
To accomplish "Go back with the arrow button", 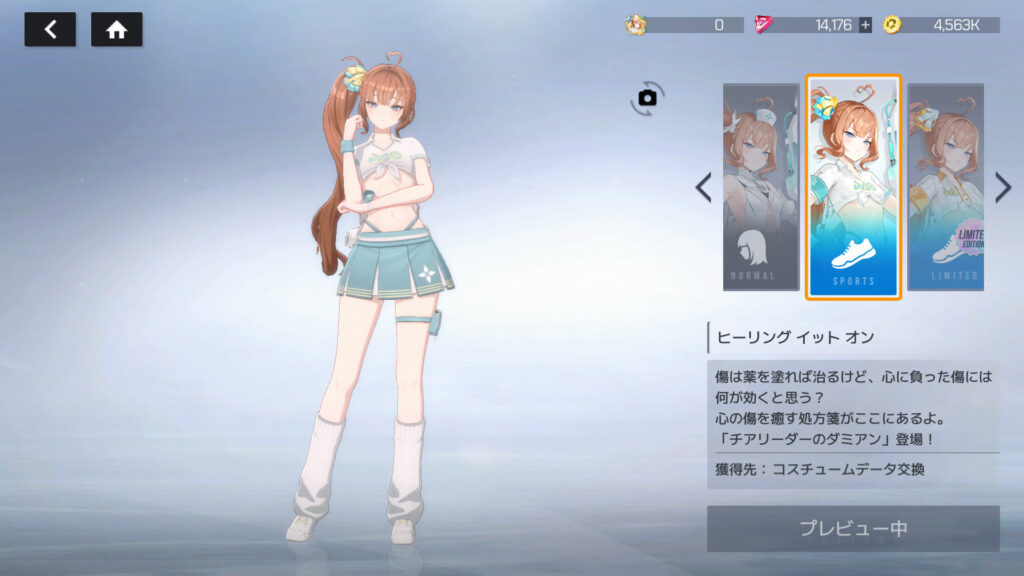I will tap(50, 30).
